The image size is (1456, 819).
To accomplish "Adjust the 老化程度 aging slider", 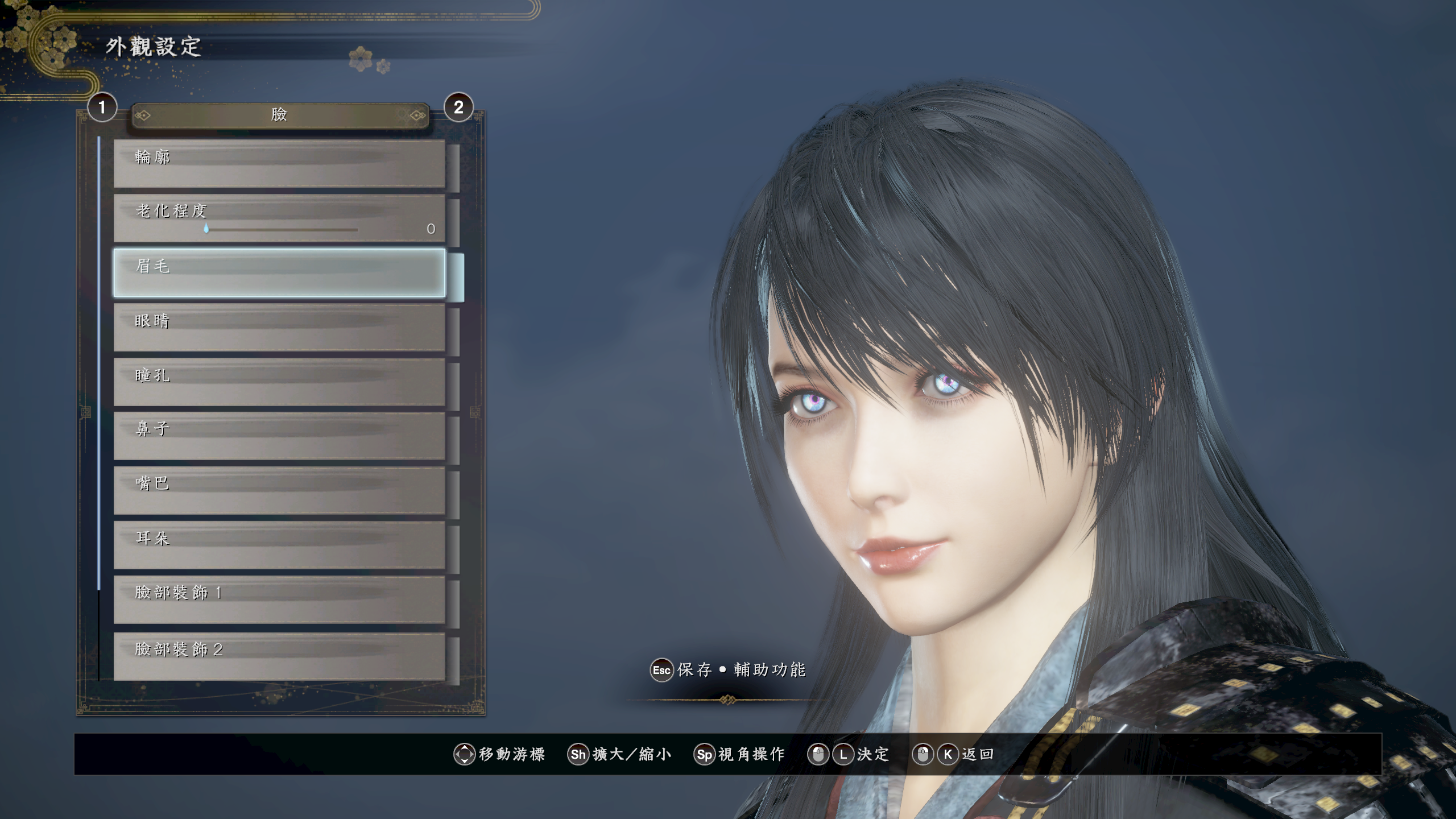I will tap(206, 229).
